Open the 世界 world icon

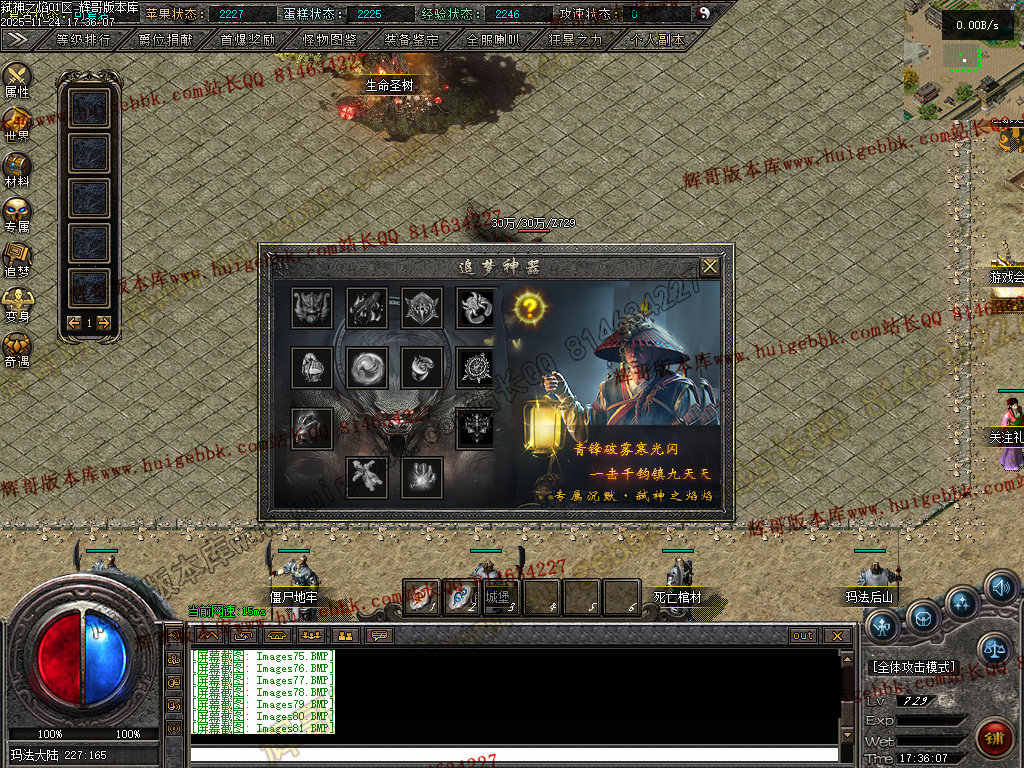click(17, 123)
